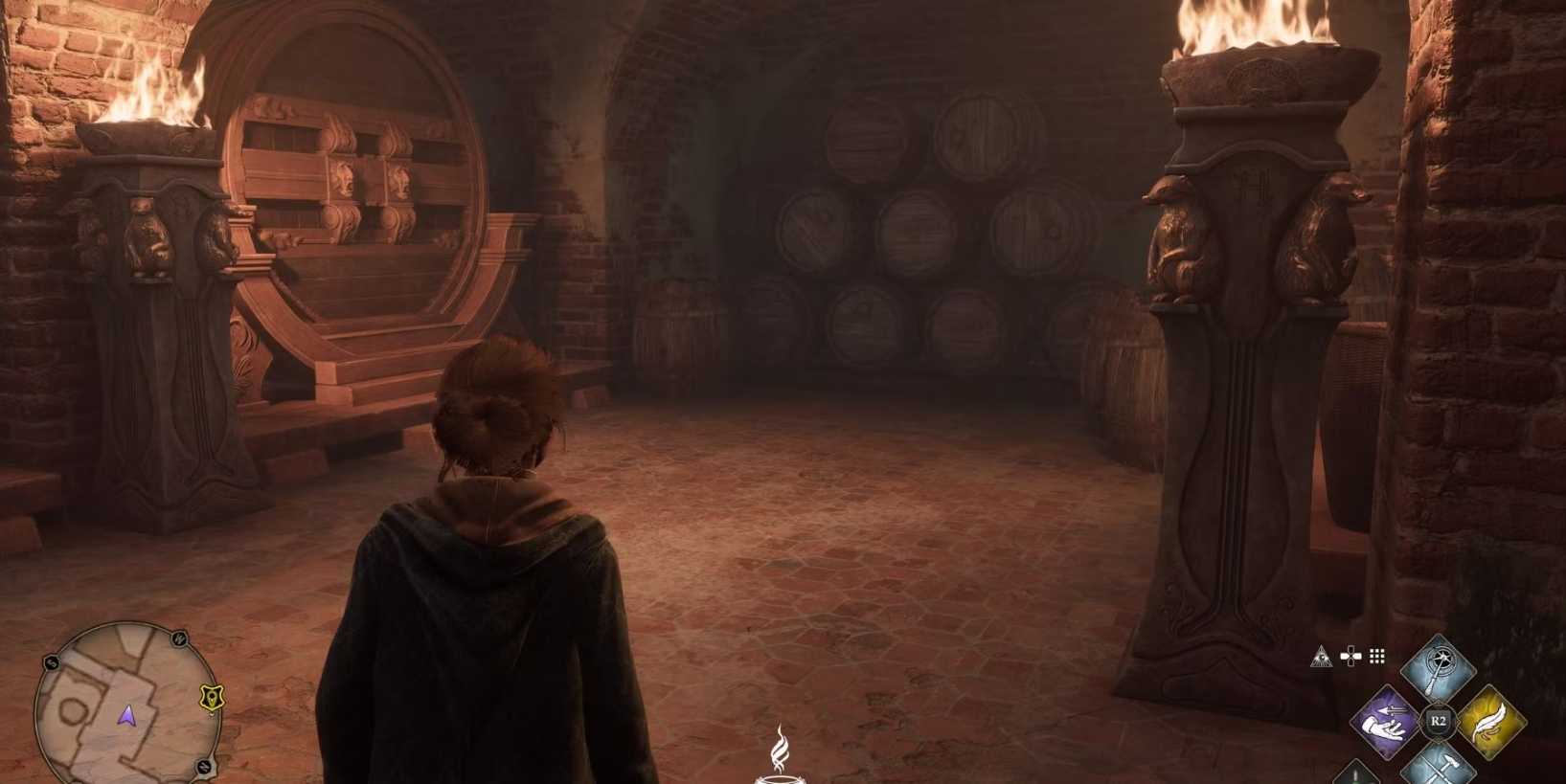Choose the Reparo hammer spell slot
The width and height of the screenshot is (1566, 784).
coord(1439,768)
